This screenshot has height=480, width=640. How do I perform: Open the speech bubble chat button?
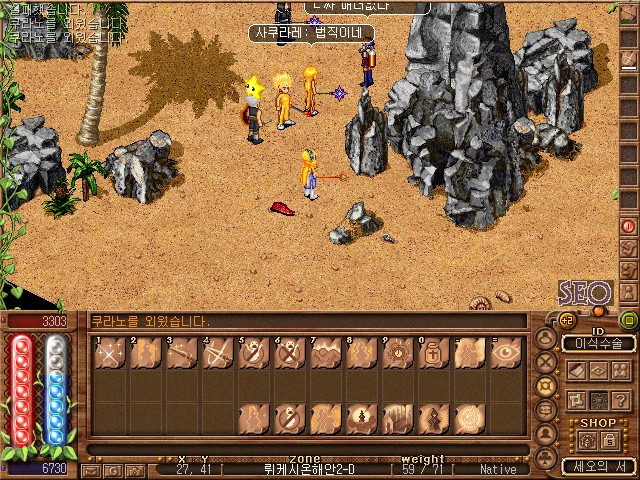pyautogui.click(x=546, y=411)
